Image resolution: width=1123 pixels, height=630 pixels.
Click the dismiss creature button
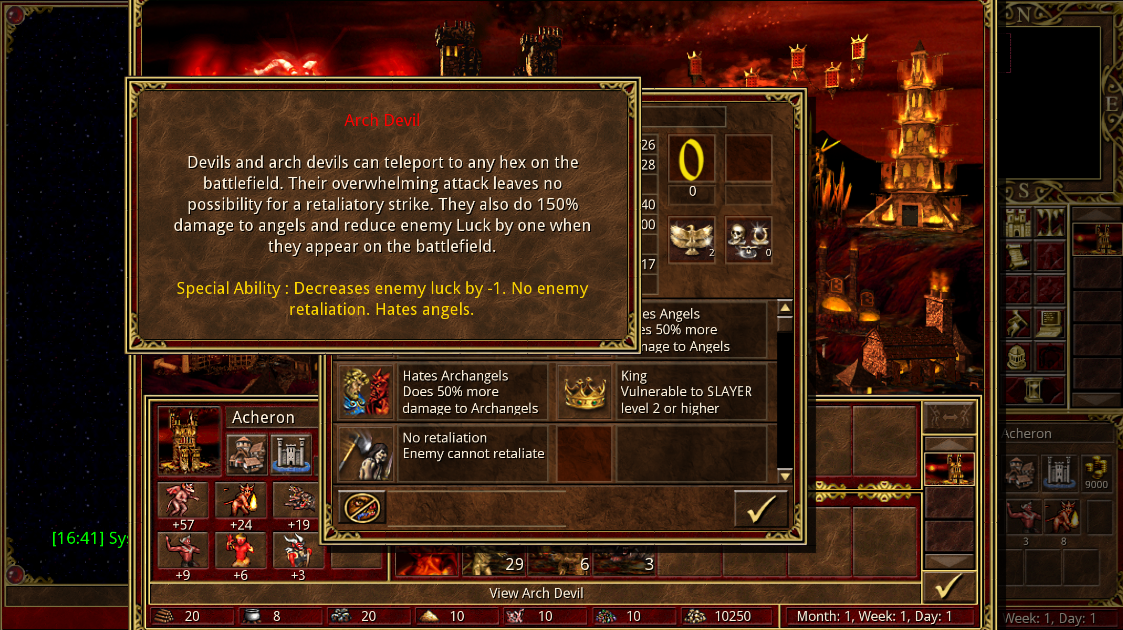[362, 507]
